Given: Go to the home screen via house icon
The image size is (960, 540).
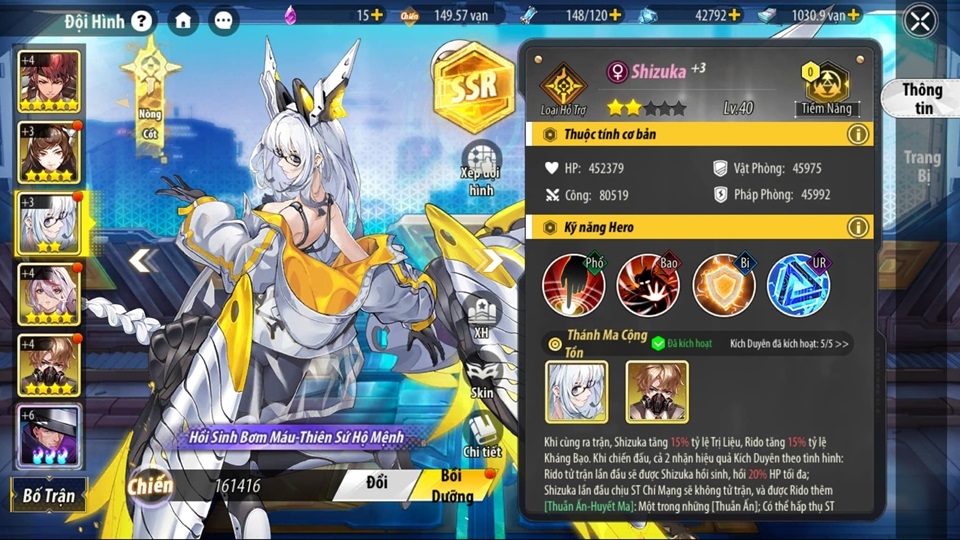Looking at the screenshot, I should [x=182, y=20].
